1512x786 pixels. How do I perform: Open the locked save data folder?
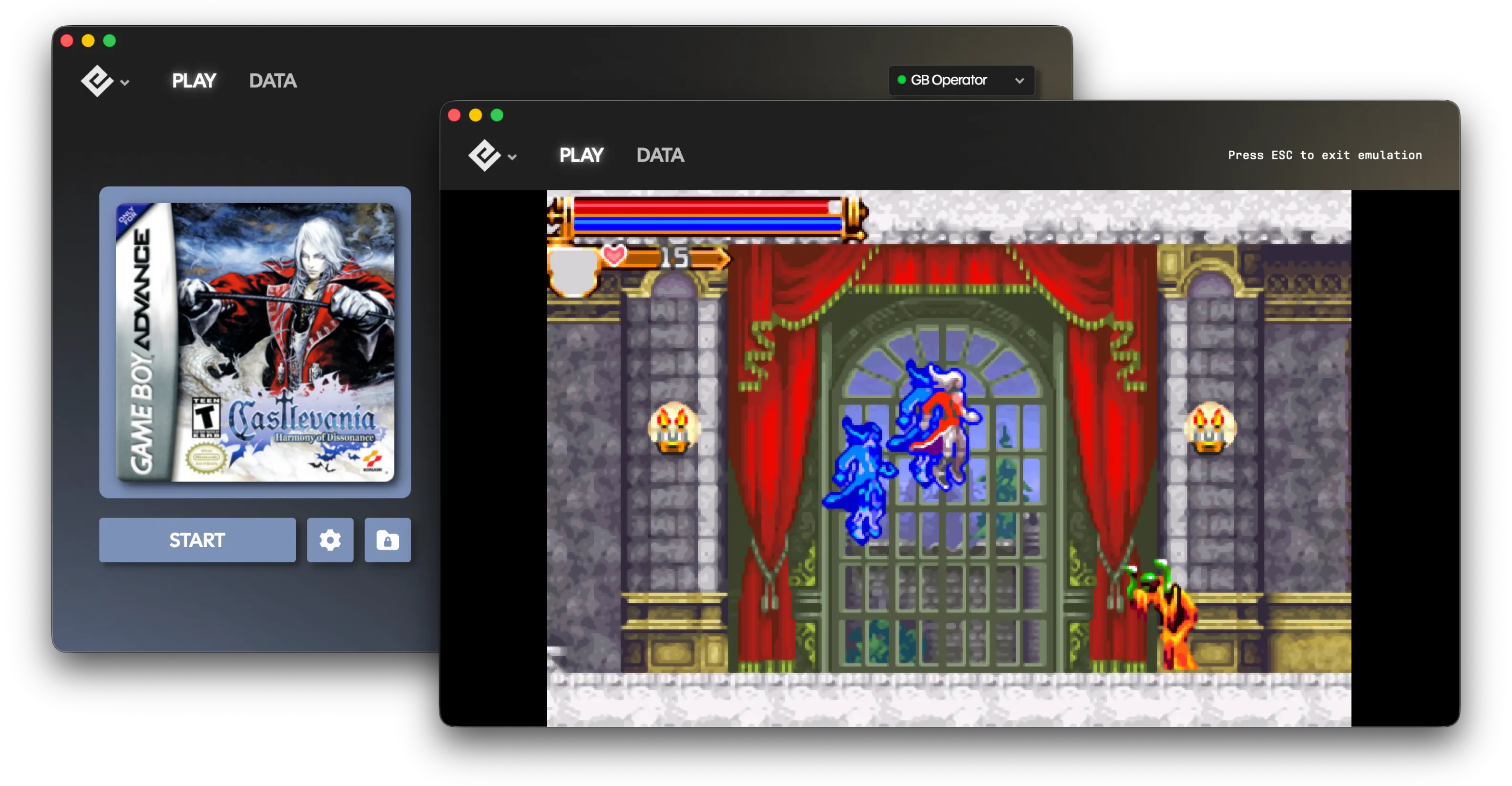tap(388, 540)
